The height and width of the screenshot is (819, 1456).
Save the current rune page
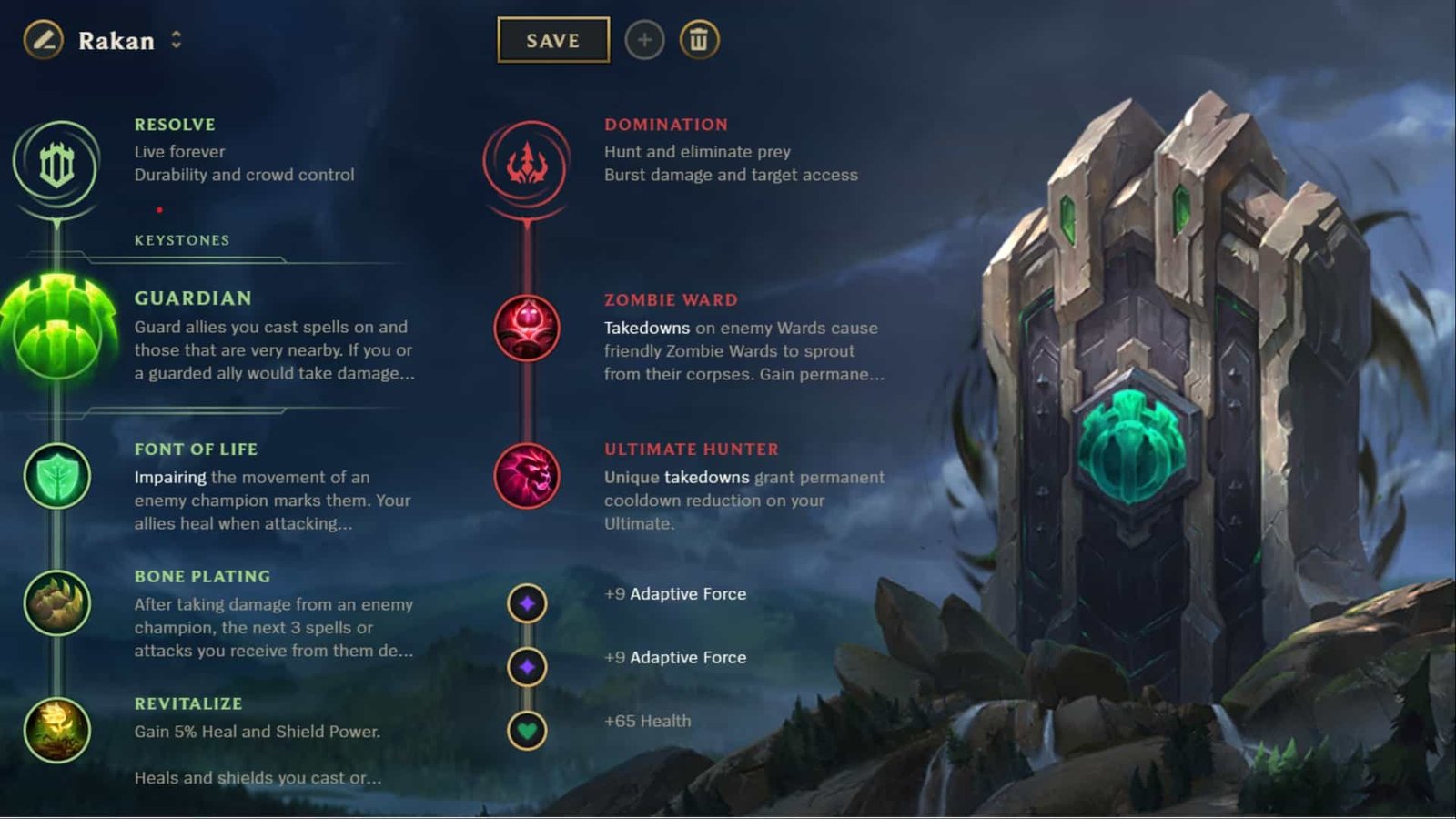pos(552,40)
